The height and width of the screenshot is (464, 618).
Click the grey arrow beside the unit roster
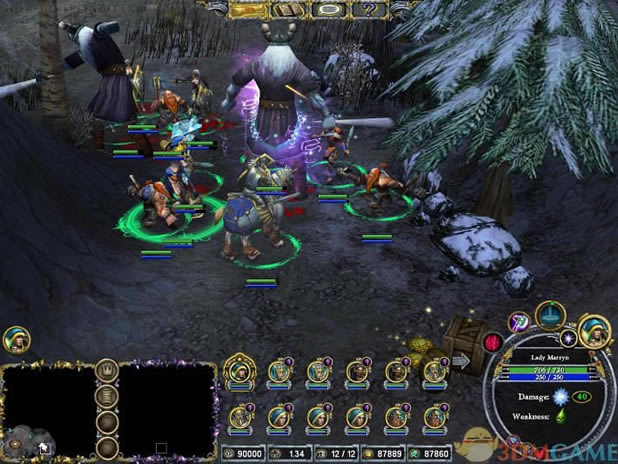[x=464, y=359]
